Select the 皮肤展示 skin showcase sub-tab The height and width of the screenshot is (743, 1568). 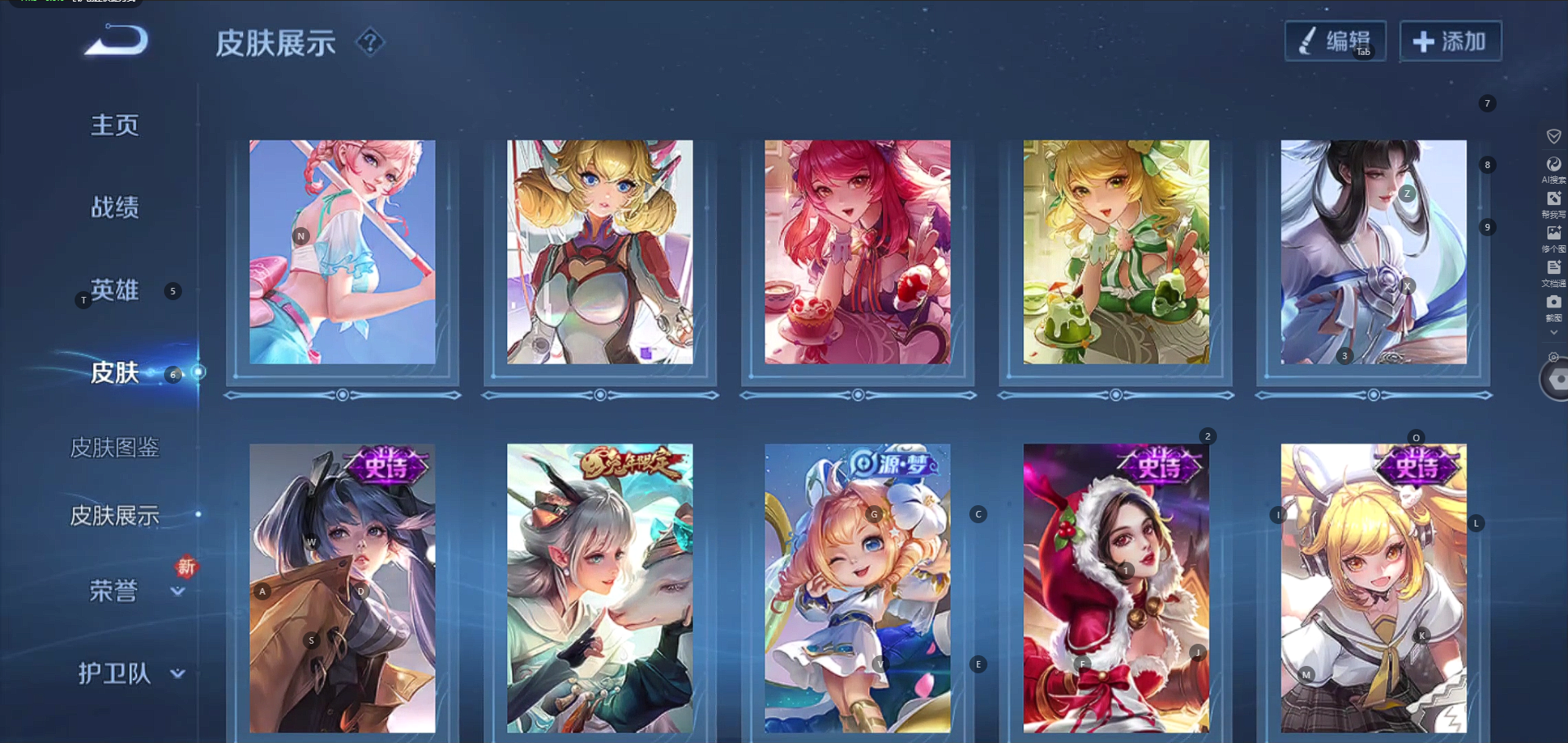pos(115,516)
